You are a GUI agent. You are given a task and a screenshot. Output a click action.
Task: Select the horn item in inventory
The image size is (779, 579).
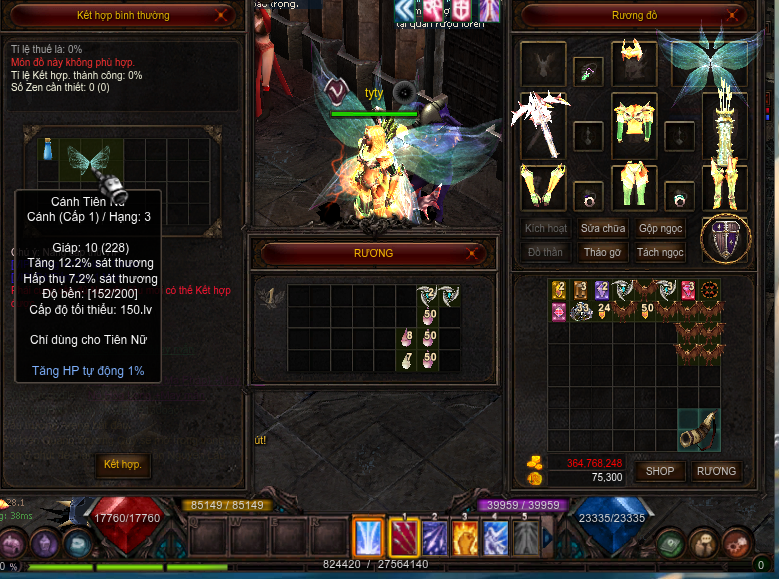pos(699,428)
